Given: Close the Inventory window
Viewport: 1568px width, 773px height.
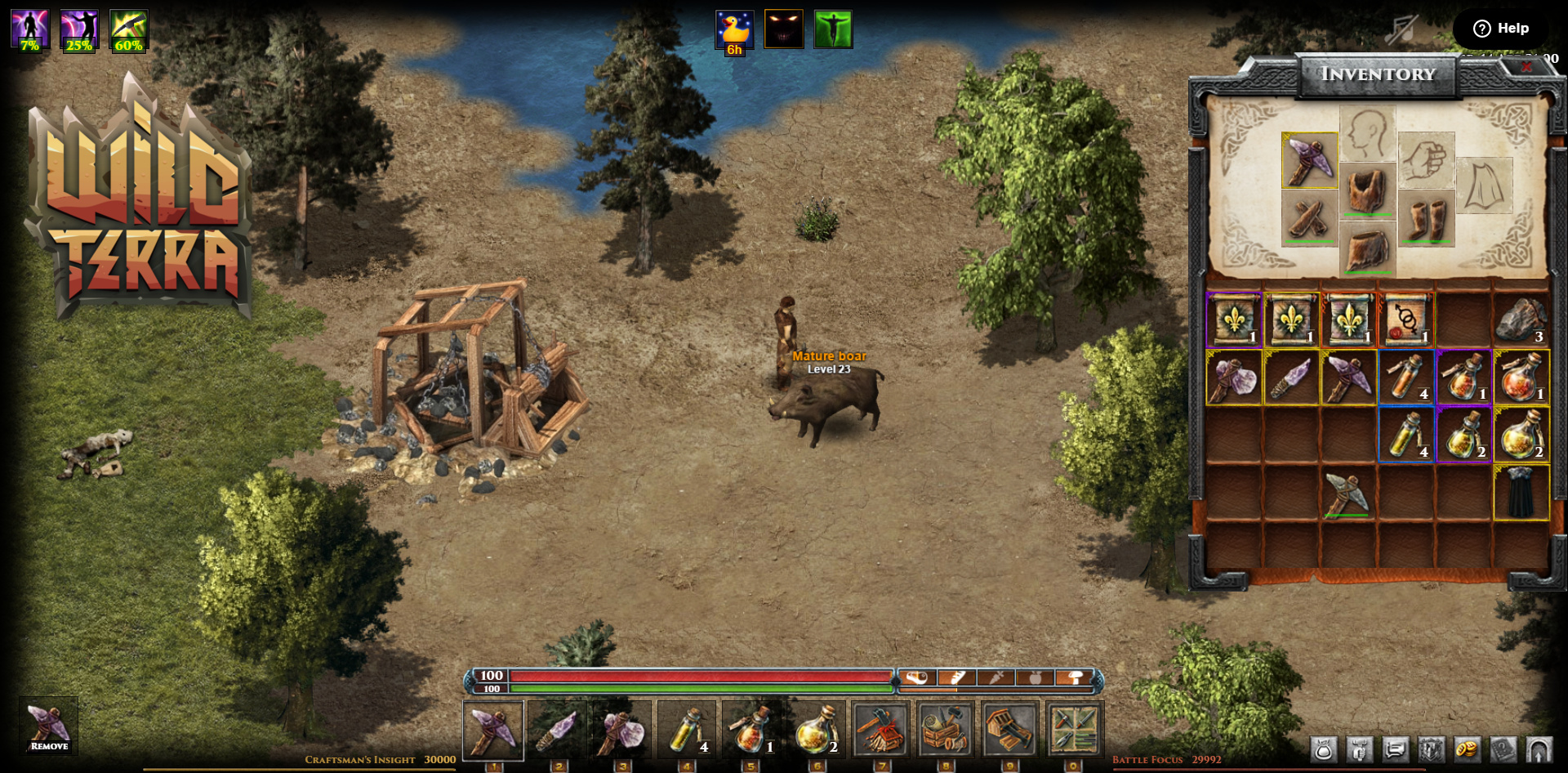Looking at the screenshot, I should 1526,67.
